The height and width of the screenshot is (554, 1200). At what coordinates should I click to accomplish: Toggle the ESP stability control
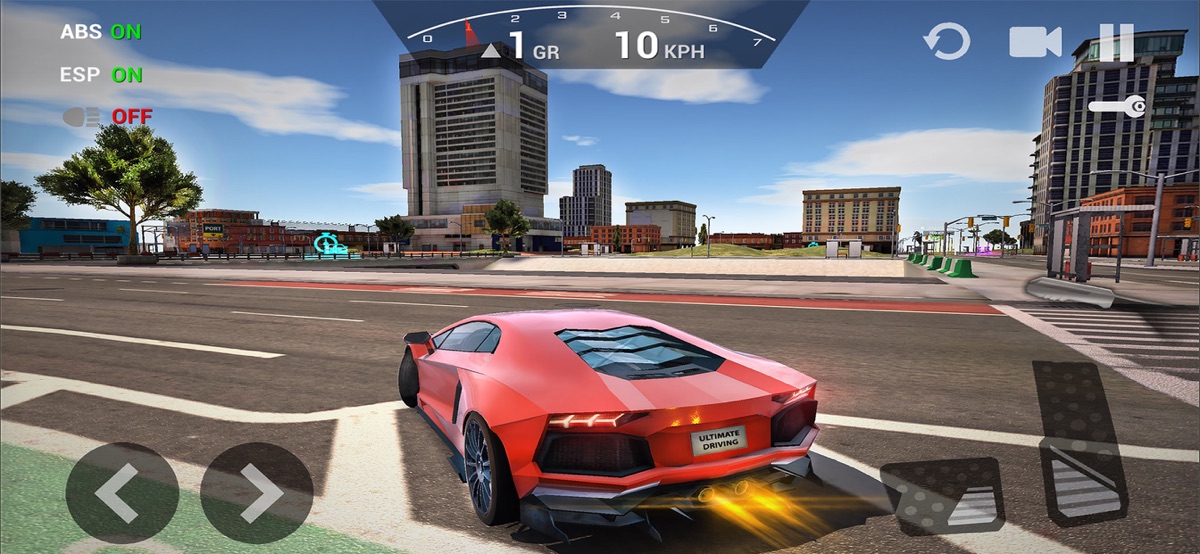(x=101, y=74)
